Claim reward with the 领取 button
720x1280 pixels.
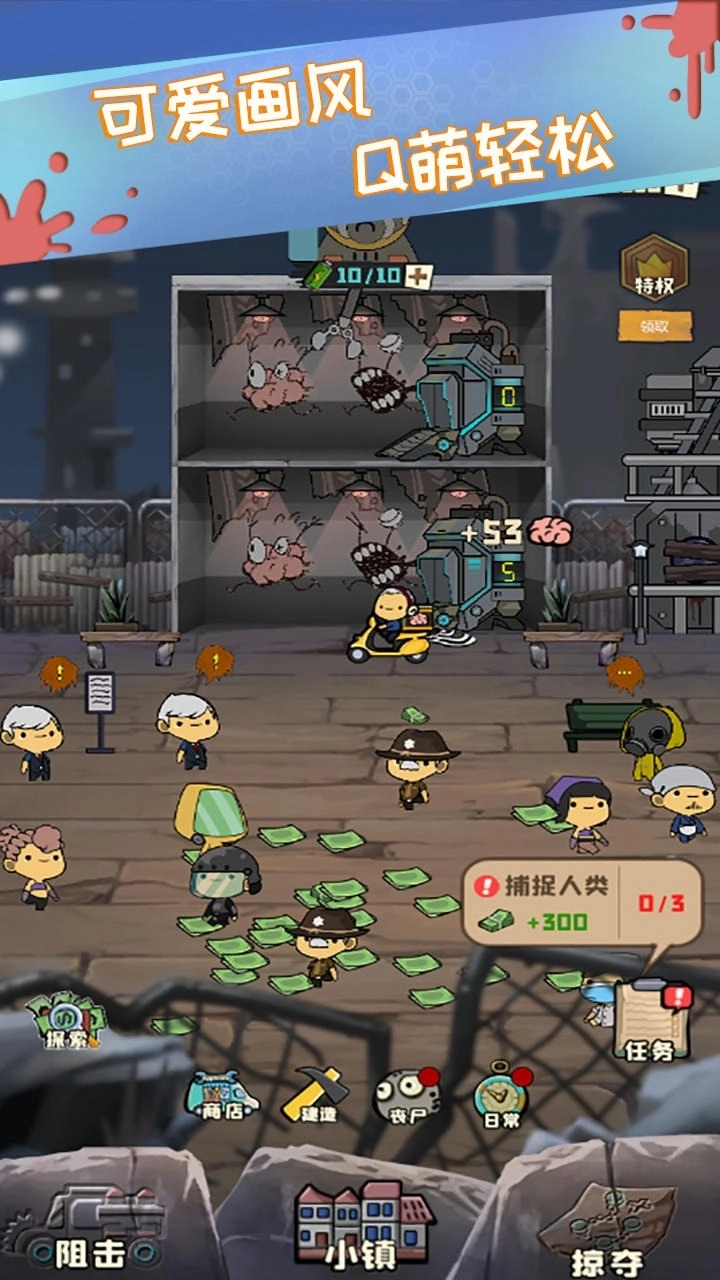(655, 326)
